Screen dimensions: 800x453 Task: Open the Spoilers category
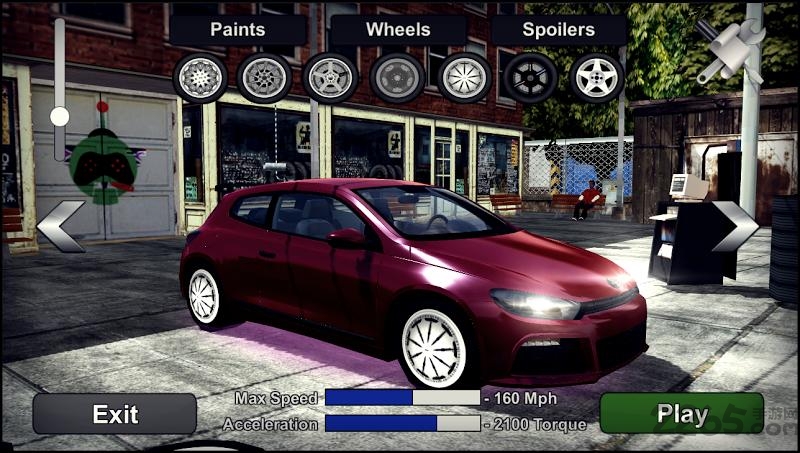coord(558,29)
